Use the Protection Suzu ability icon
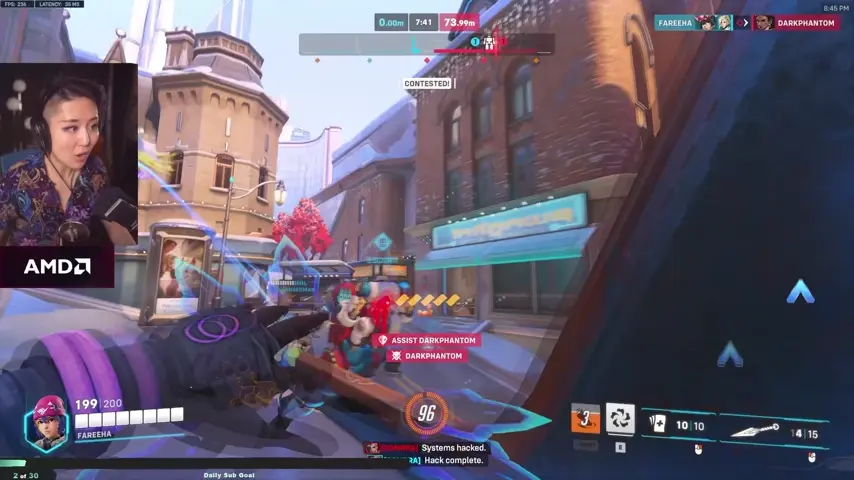Image resolution: width=854 pixels, height=480 pixels. 620,418
